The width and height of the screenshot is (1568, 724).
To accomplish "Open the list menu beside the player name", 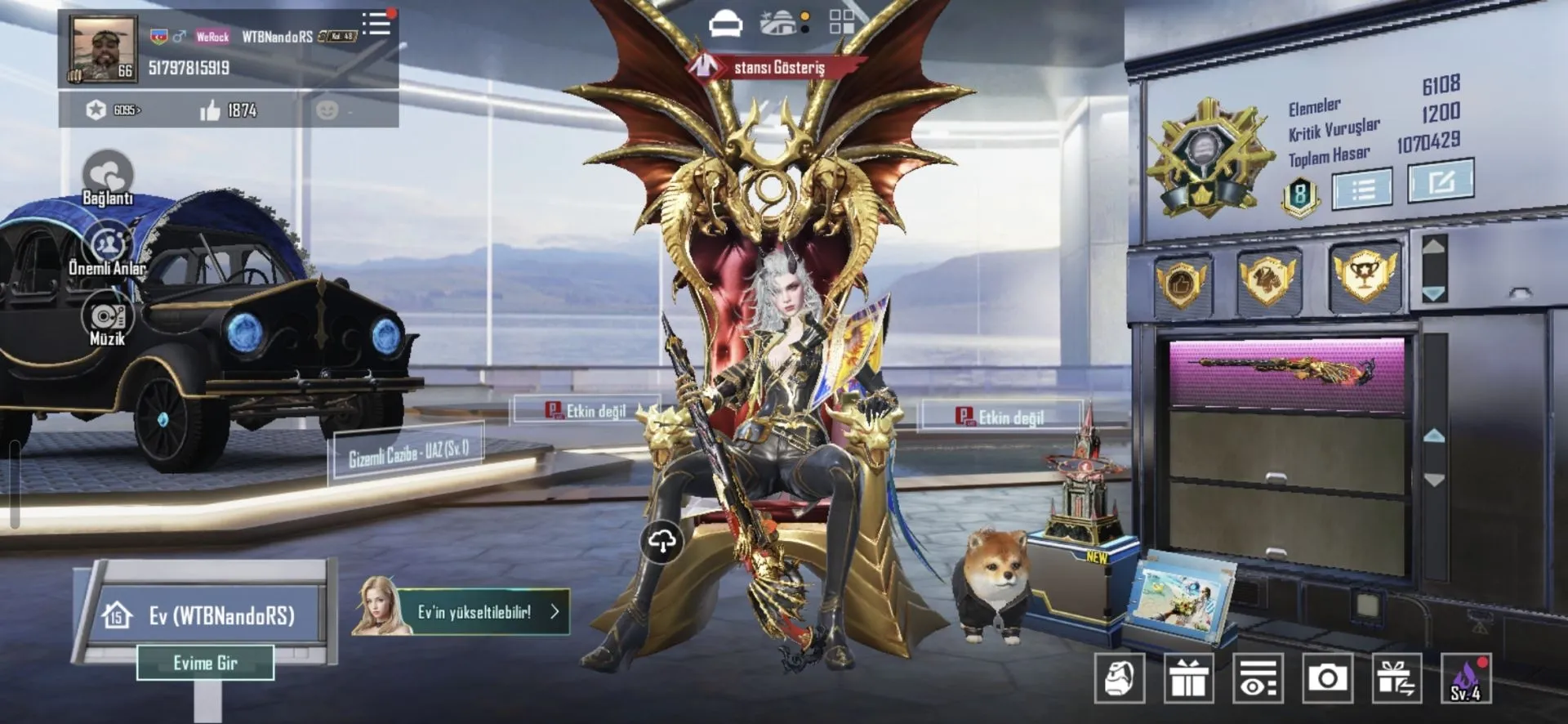I will coord(376,24).
